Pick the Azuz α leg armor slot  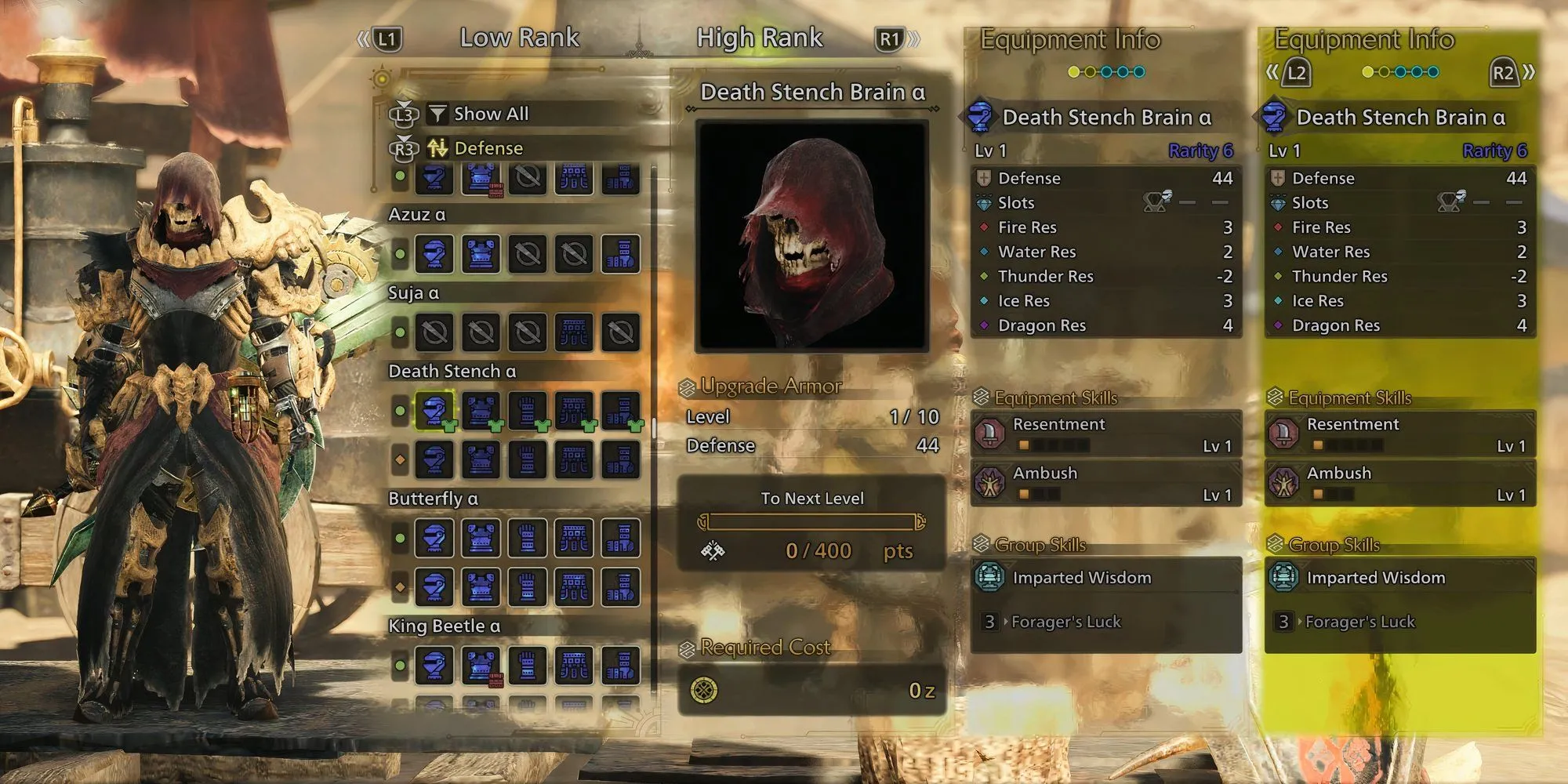[x=620, y=254]
